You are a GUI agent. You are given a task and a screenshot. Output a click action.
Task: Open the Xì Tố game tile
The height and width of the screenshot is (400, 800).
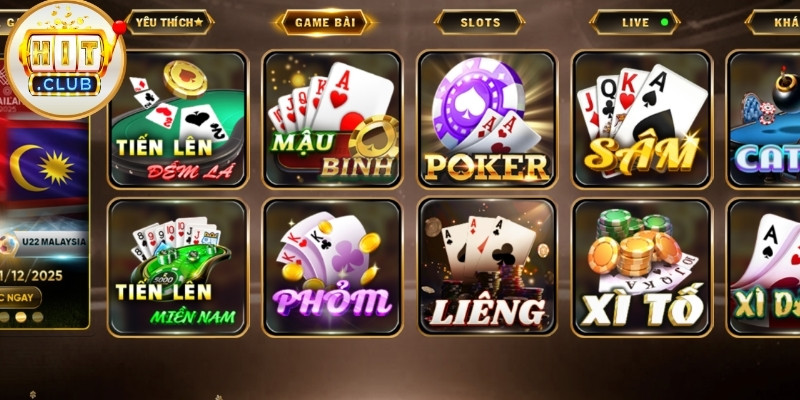click(x=642, y=266)
